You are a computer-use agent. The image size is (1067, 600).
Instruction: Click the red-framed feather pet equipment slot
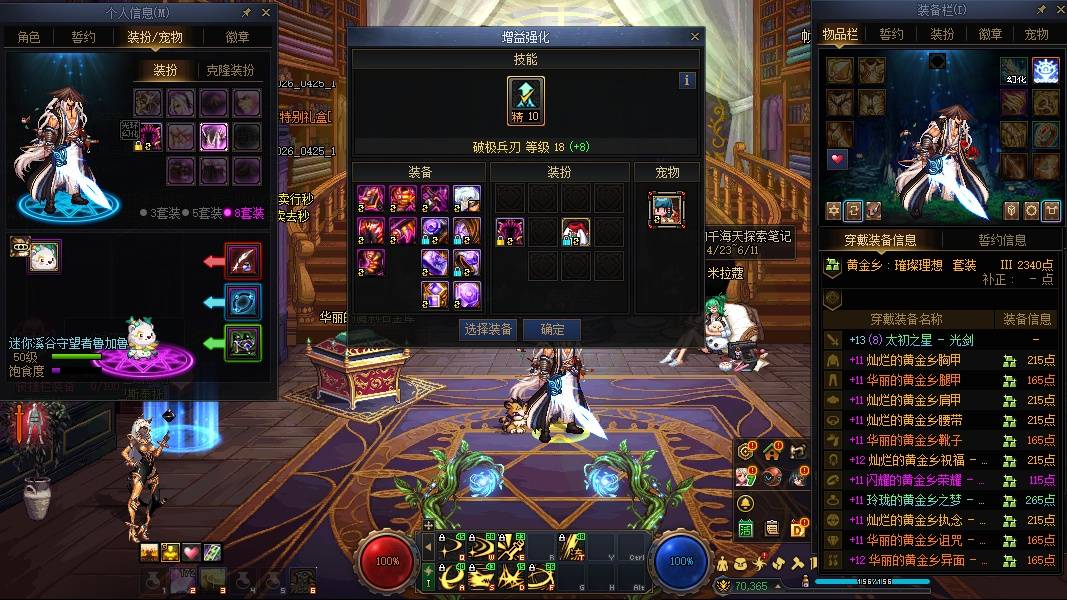point(242,261)
